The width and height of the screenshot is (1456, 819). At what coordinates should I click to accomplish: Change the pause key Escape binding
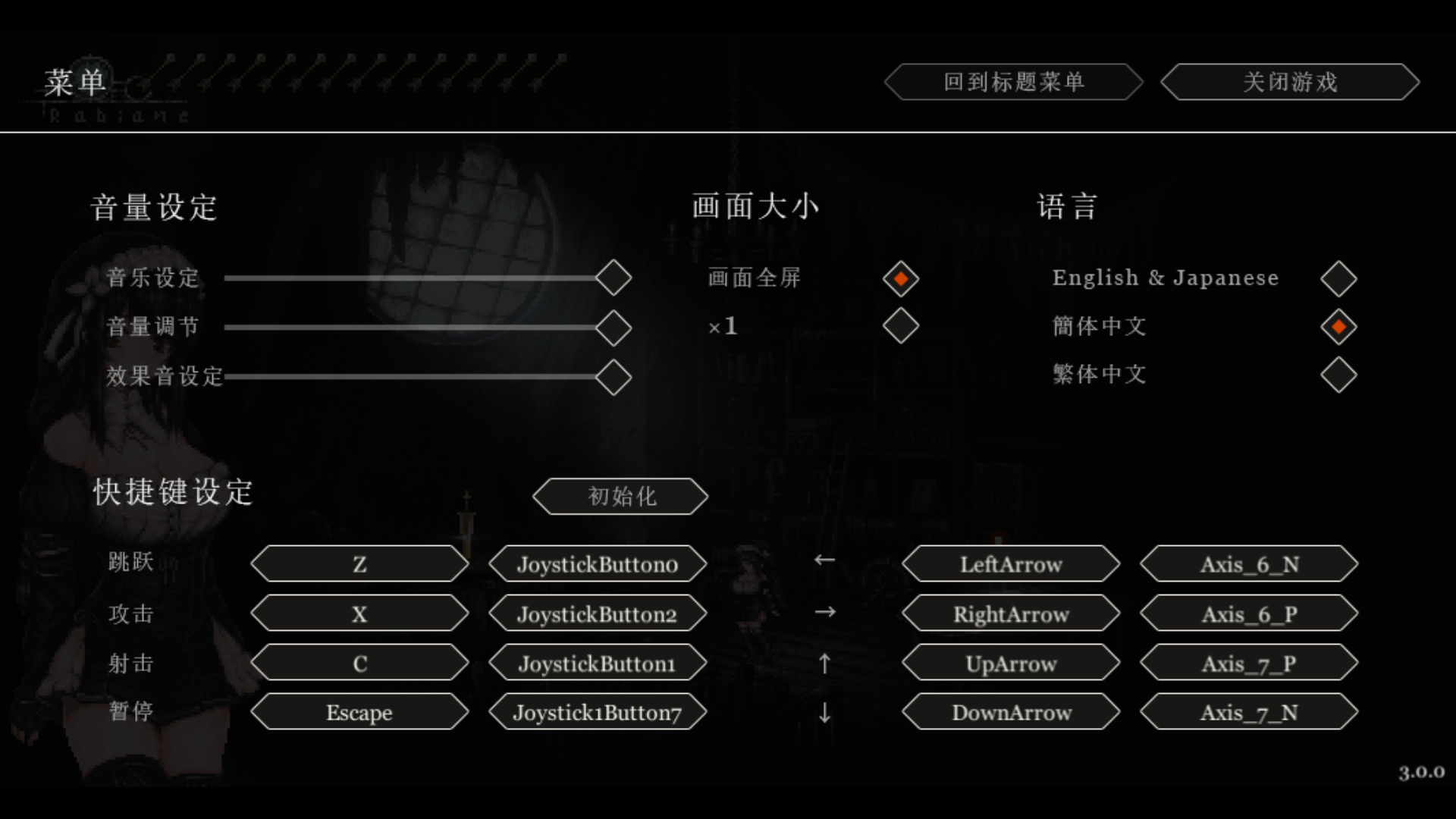pyautogui.click(x=359, y=713)
